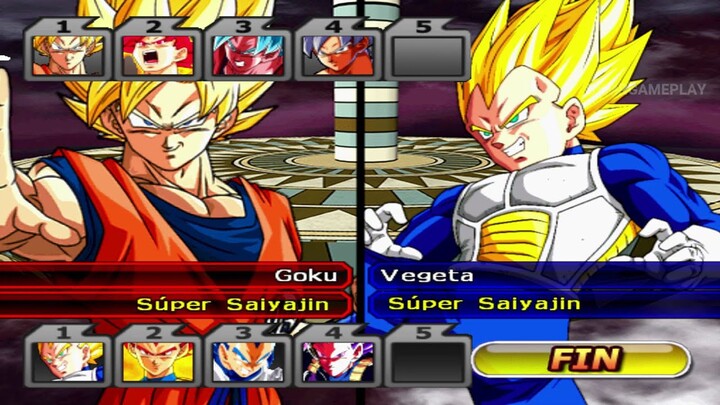Select Goku team slot 1, blond Super Saiyan
Image resolution: width=720 pixels, height=405 pixels.
pyautogui.click(x=67, y=55)
